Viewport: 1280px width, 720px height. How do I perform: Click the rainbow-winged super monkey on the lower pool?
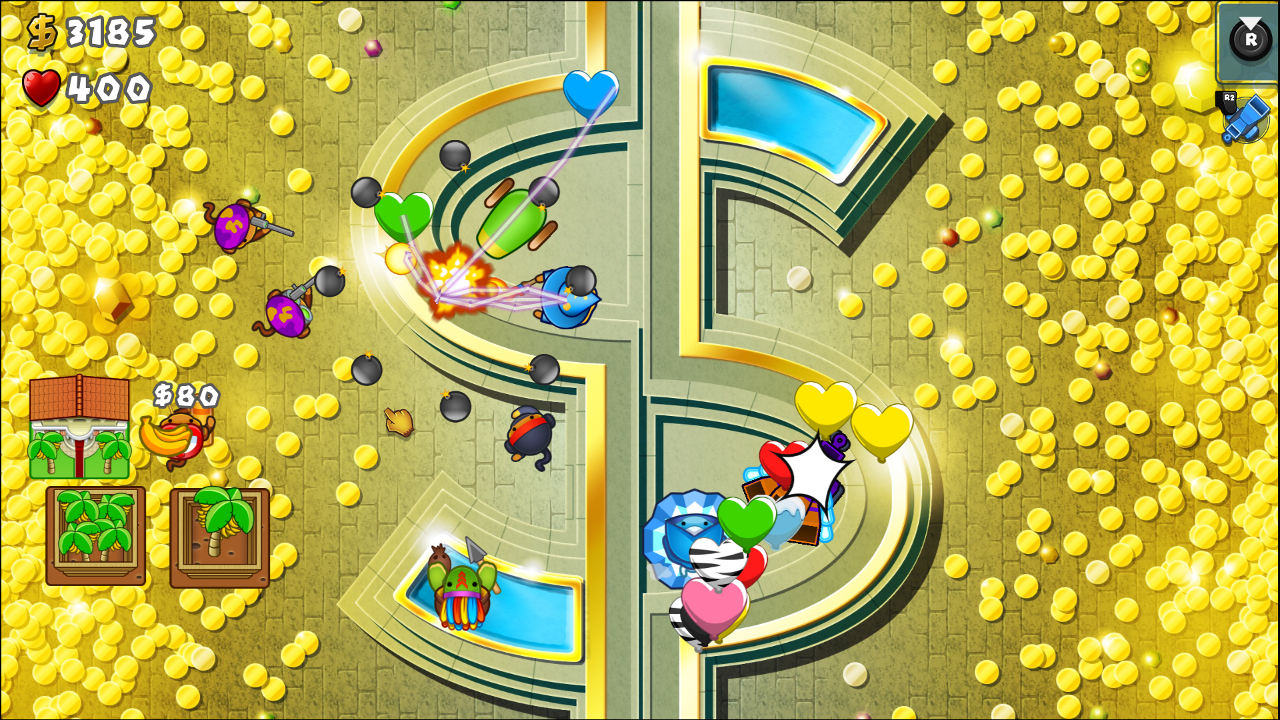pos(460,585)
